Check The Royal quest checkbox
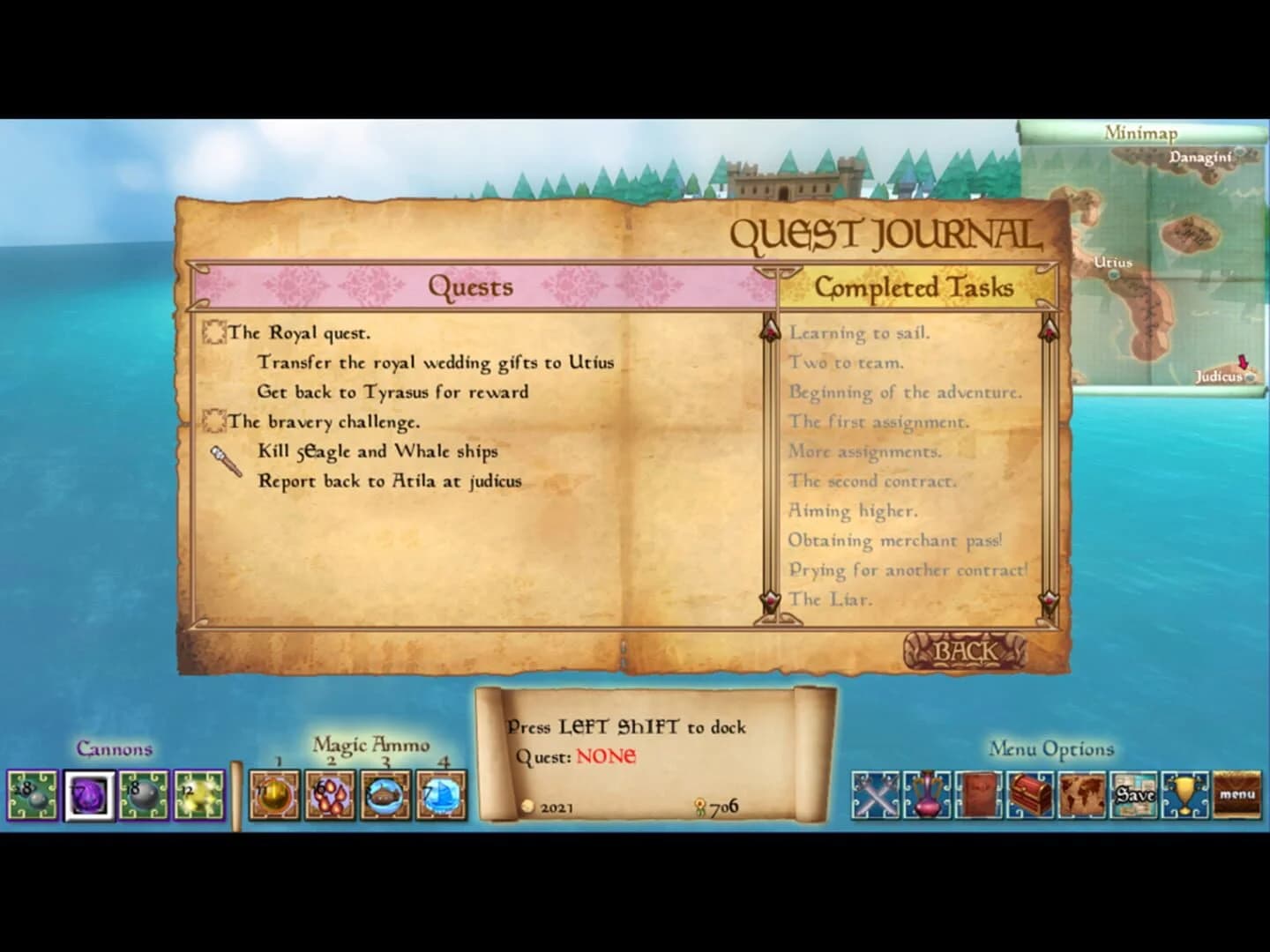 pos(214,333)
